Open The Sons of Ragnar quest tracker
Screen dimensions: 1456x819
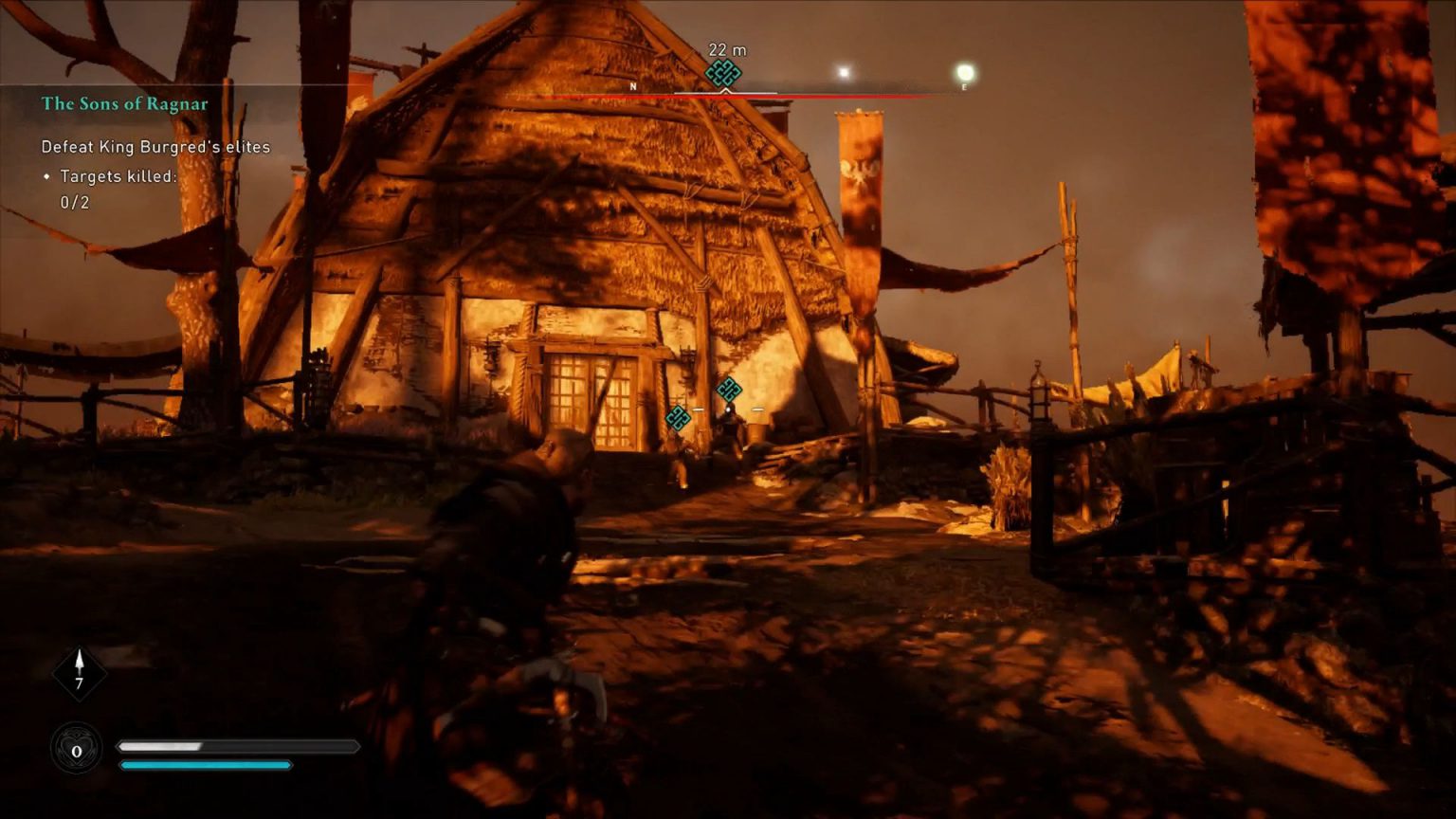point(124,104)
